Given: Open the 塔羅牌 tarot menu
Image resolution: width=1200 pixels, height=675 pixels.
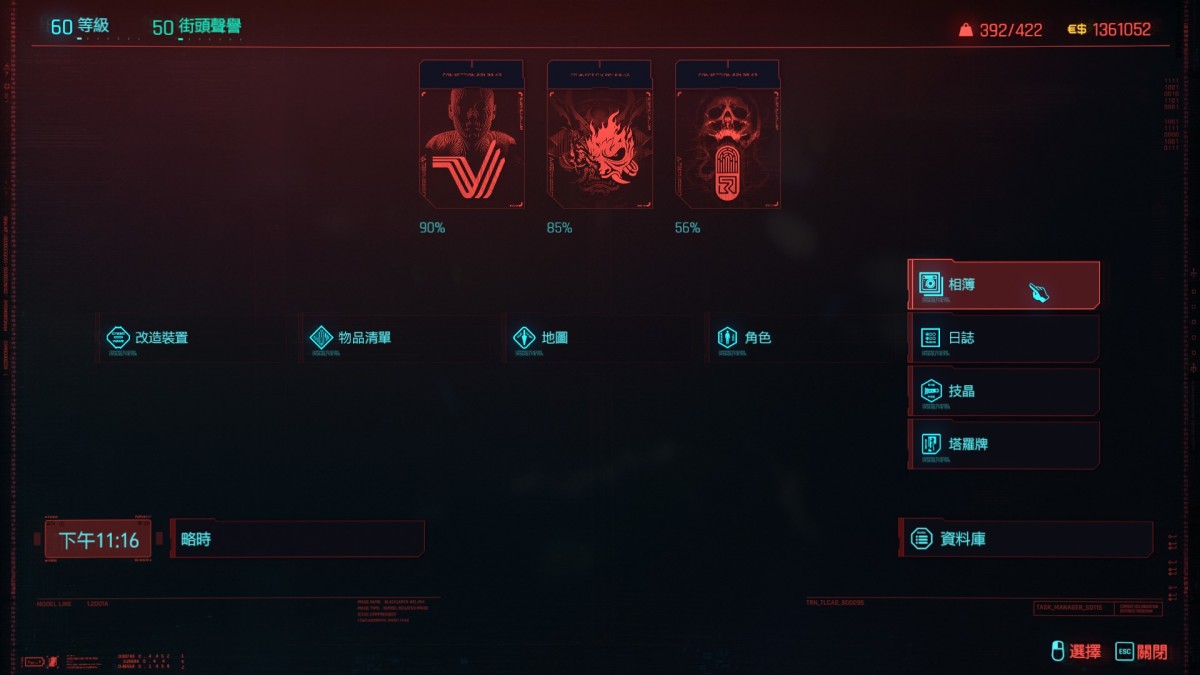Looking at the screenshot, I should coord(1002,444).
